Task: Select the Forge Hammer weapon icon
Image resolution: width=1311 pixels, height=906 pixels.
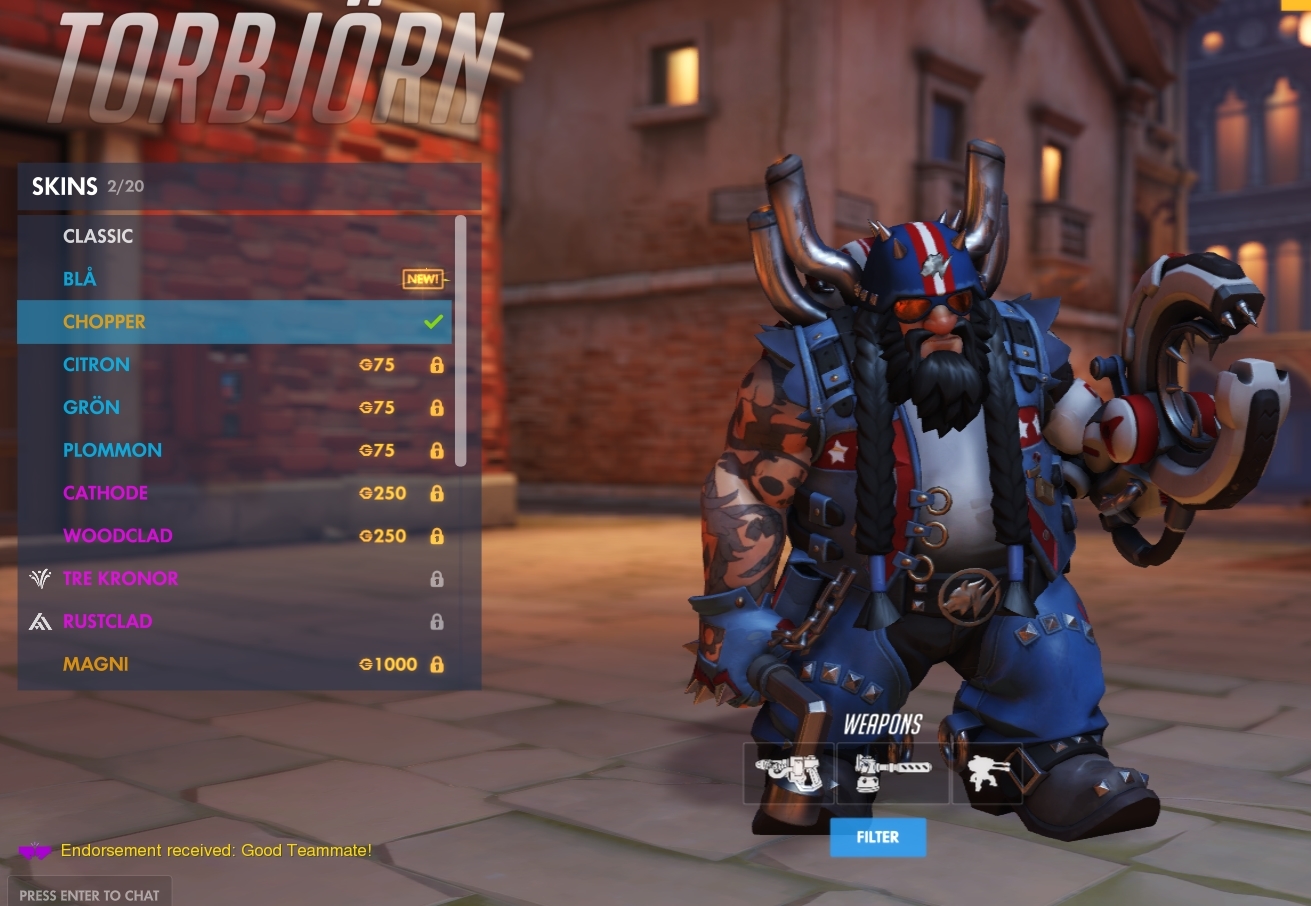Action: click(891, 772)
